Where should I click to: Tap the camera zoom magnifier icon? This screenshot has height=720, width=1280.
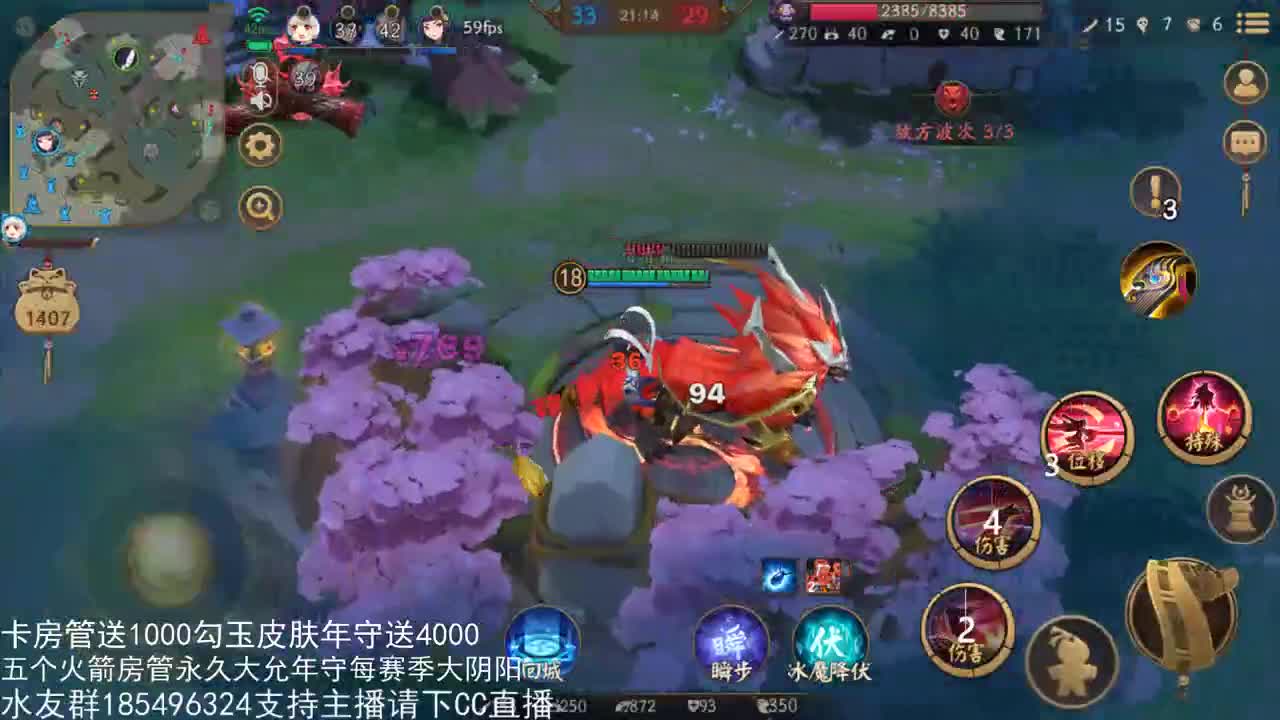point(260,207)
